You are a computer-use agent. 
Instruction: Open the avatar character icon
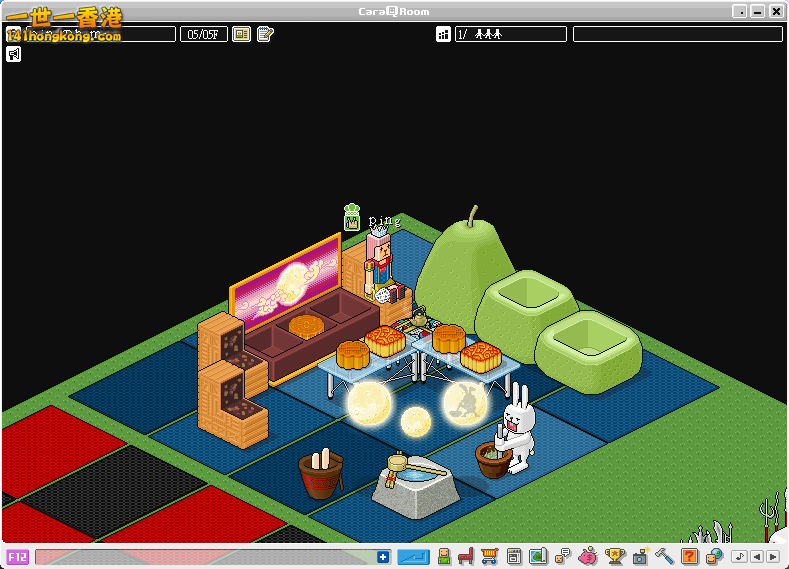click(443, 556)
